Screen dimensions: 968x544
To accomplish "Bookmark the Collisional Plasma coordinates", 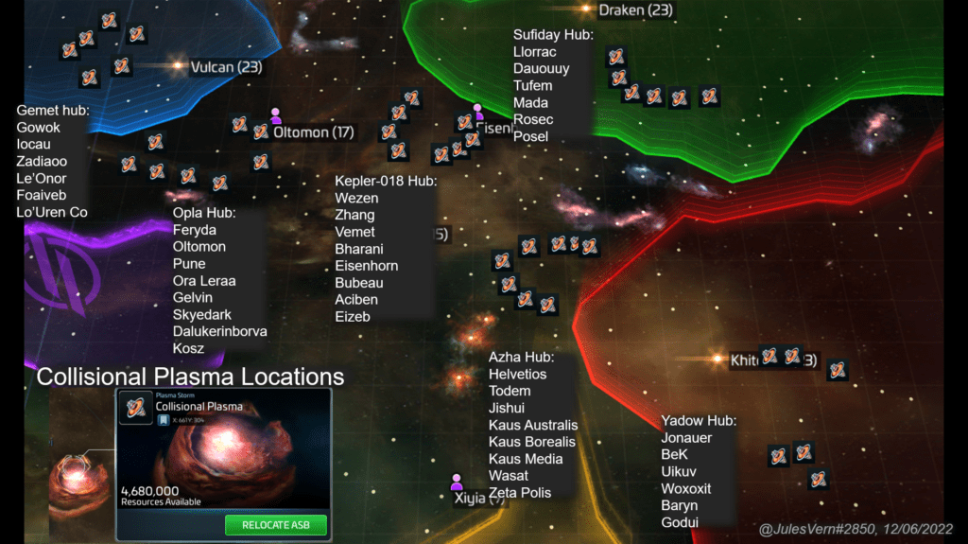I will (x=163, y=421).
